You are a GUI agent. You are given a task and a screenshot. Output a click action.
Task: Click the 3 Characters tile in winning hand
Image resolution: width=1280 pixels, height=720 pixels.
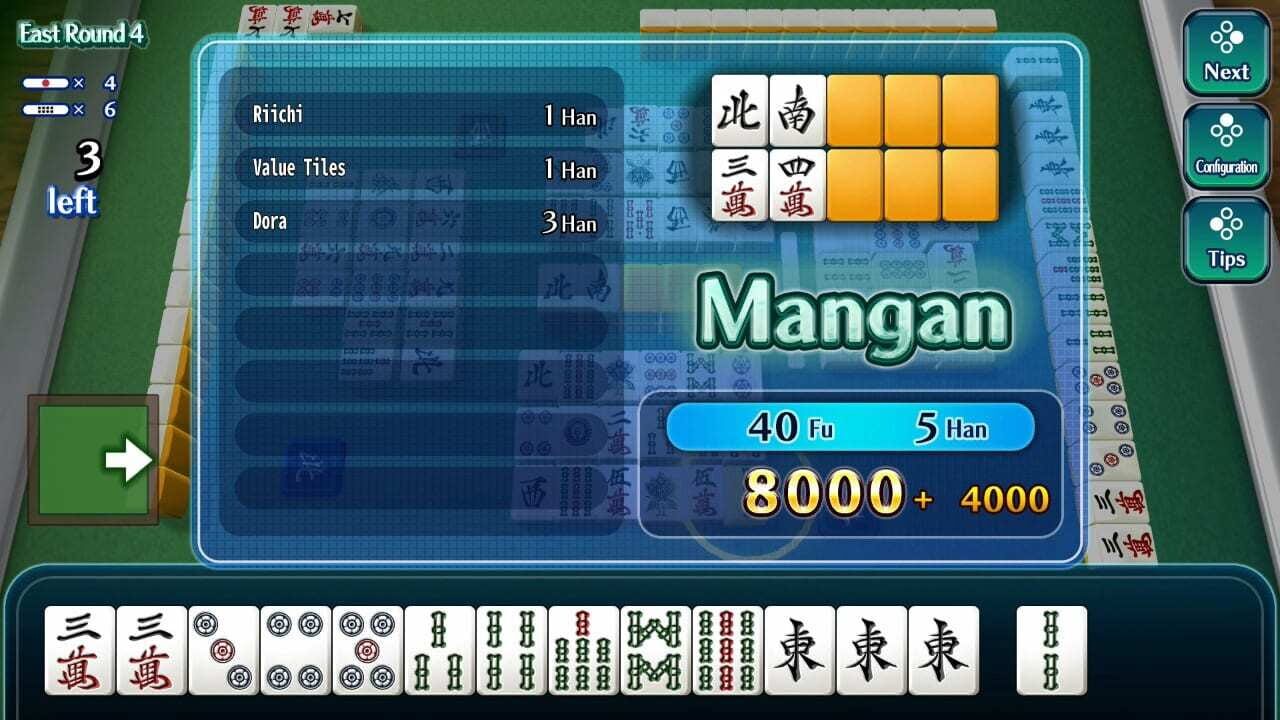click(x=738, y=185)
